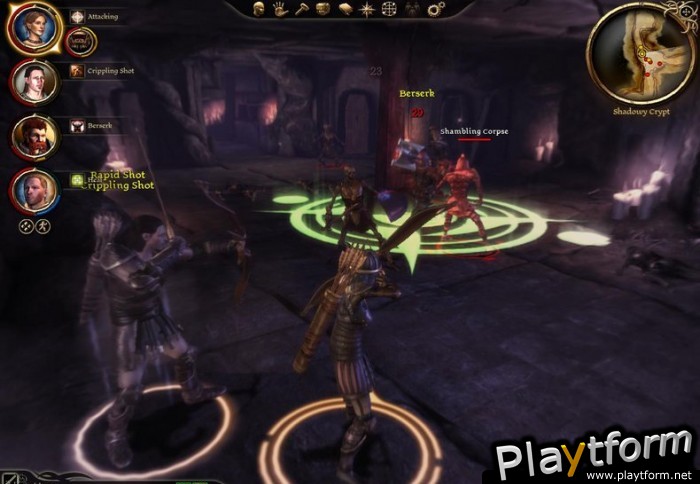Open the character record head icon
The image size is (700, 484).
click(x=258, y=8)
